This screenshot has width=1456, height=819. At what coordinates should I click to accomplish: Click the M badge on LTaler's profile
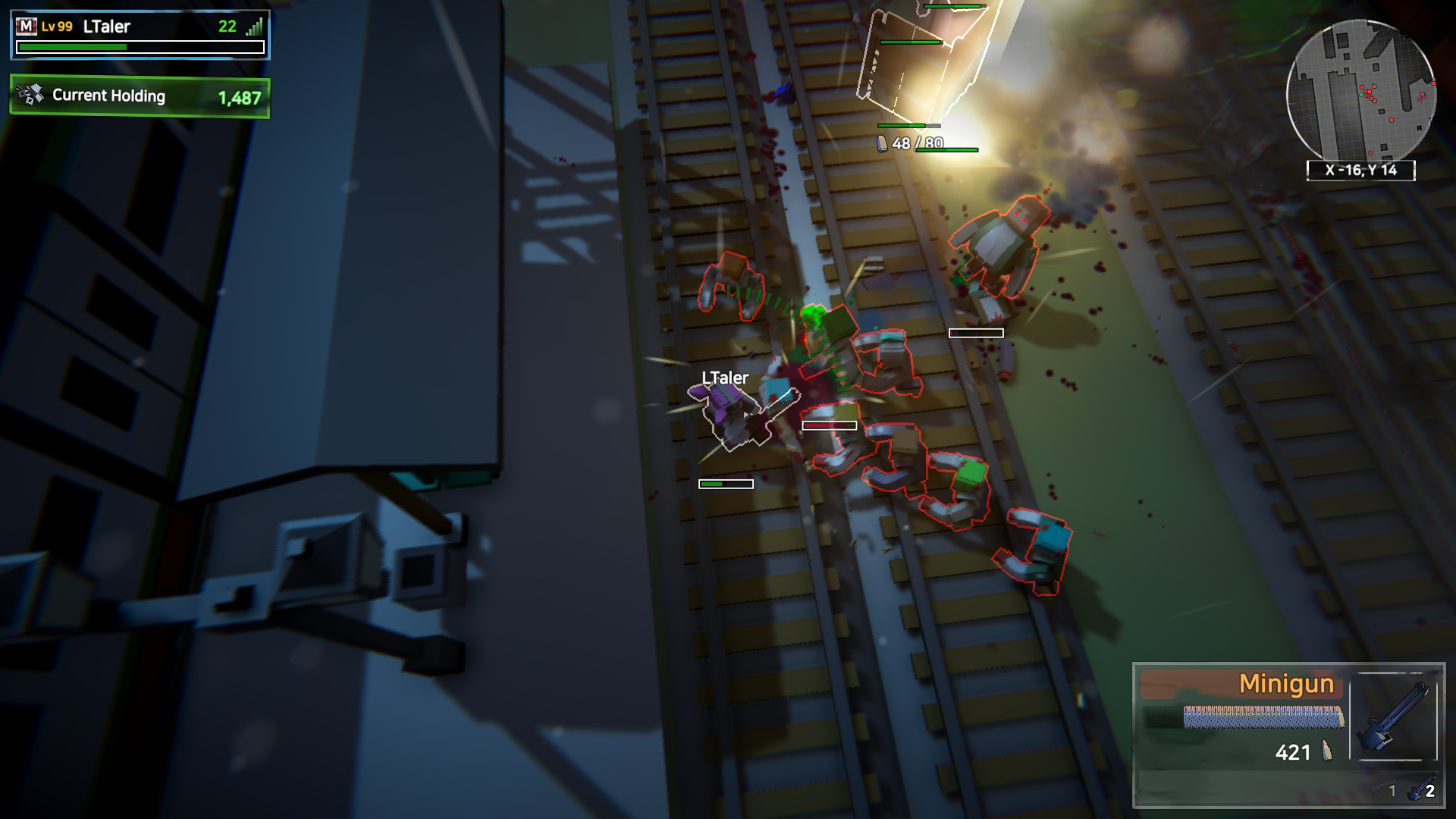(27, 25)
